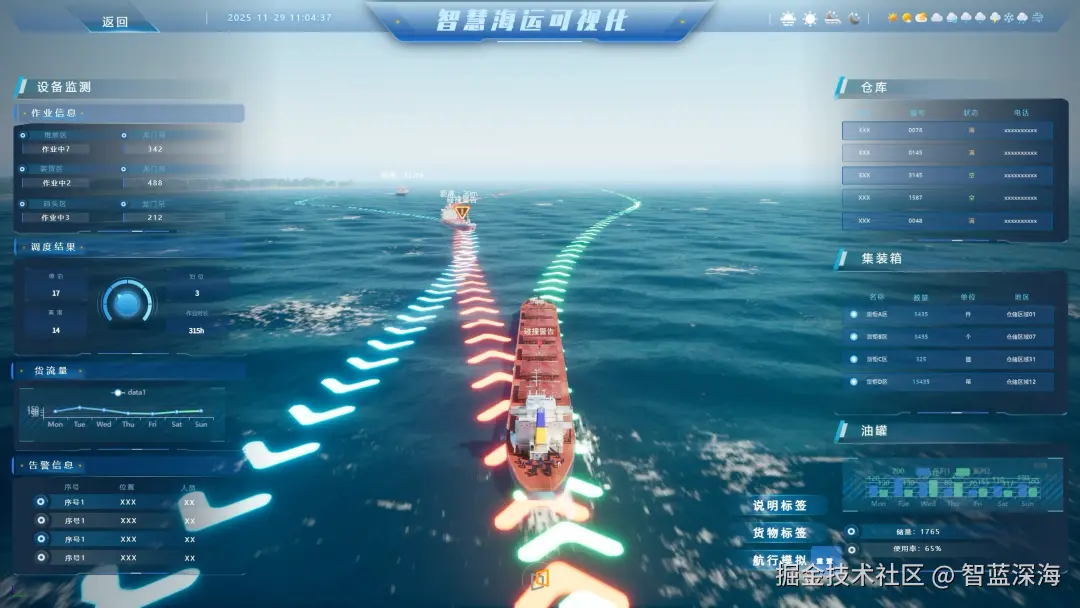Select warehouse row number 1587
This screenshot has width=1080, height=608.
click(x=947, y=198)
